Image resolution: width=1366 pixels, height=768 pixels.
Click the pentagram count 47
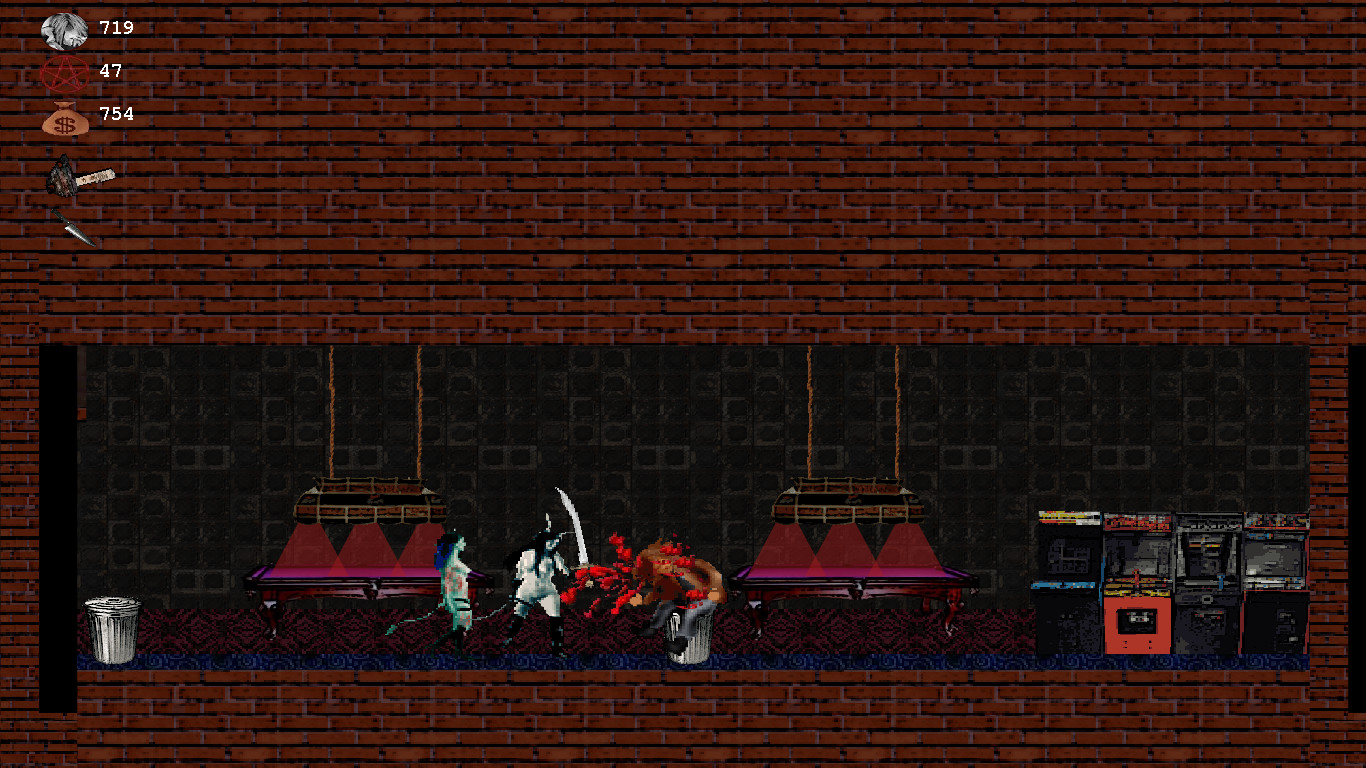click(110, 72)
